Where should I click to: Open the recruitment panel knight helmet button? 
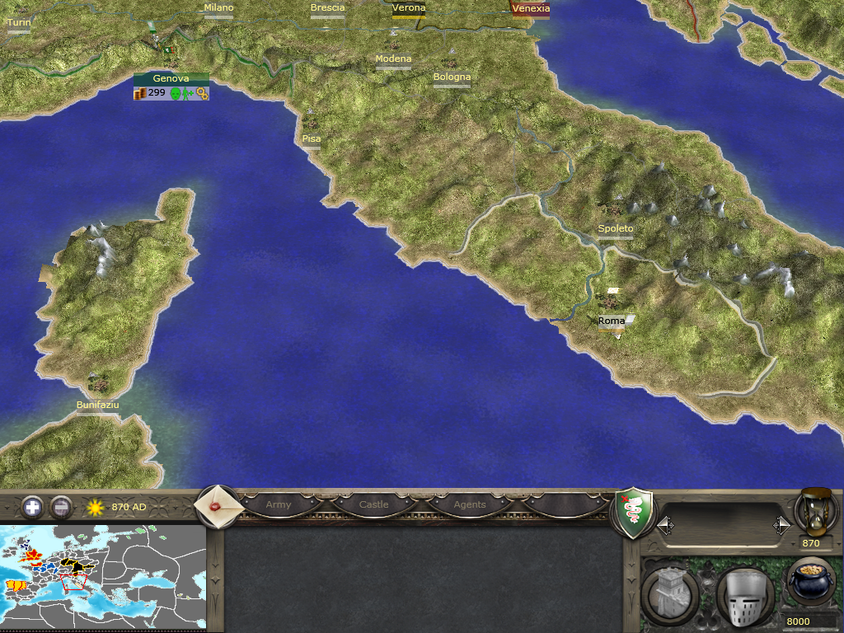pyautogui.click(x=745, y=594)
